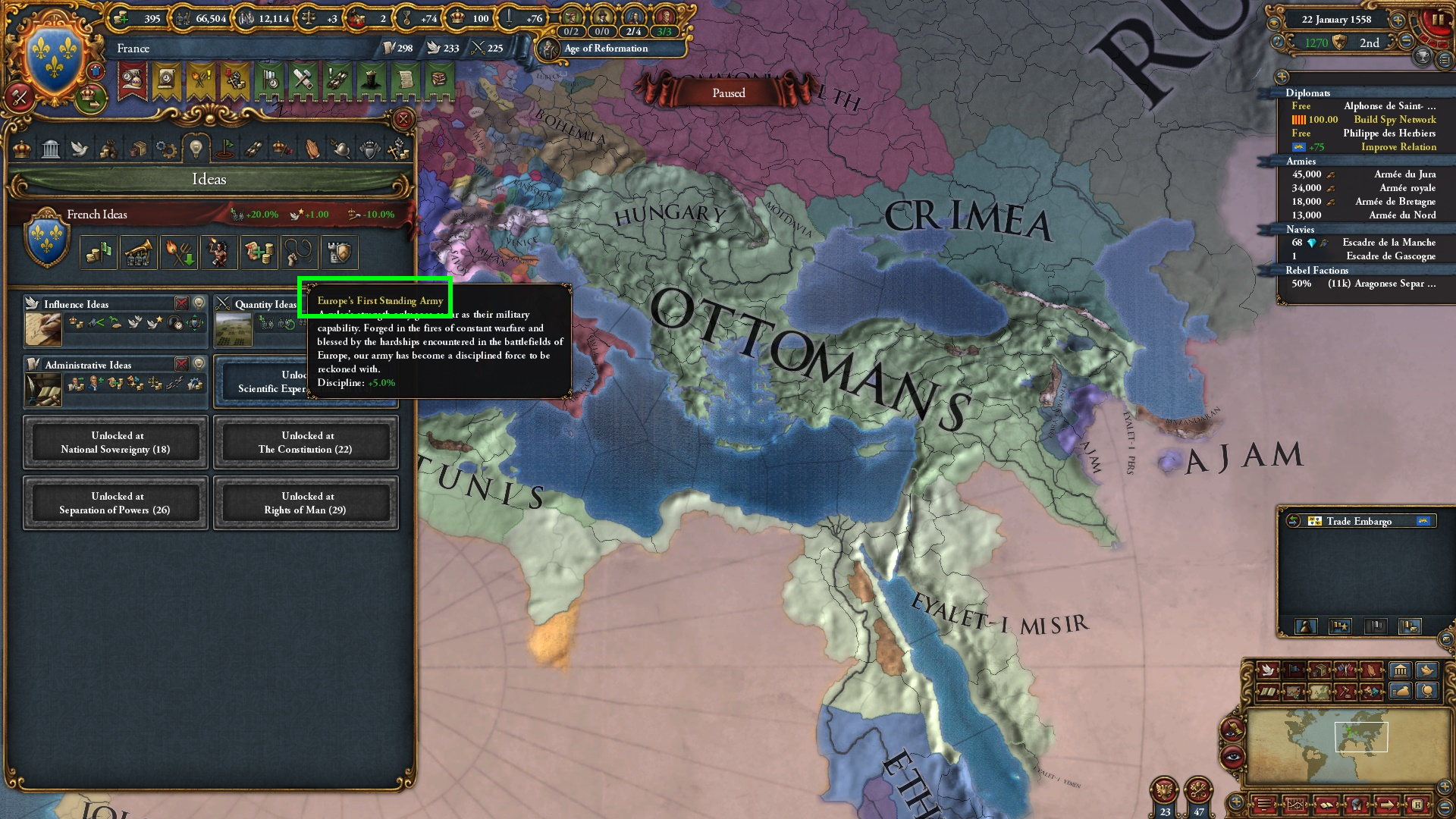This screenshot has height=819, width=1456.
Task: Expand the Navies section in the outliner
Action: (x=1301, y=230)
